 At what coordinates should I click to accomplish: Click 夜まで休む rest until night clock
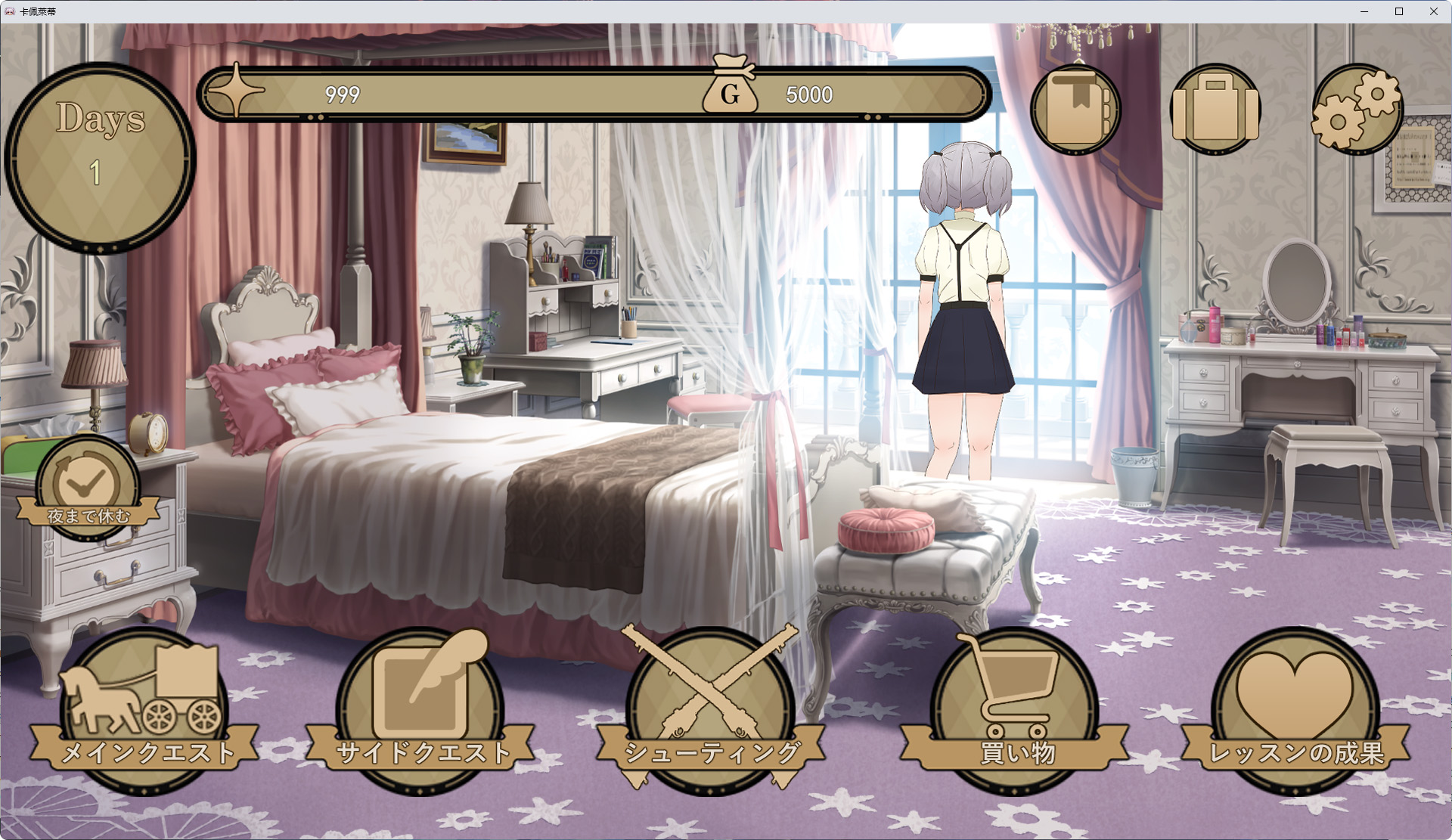tap(88, 488)
